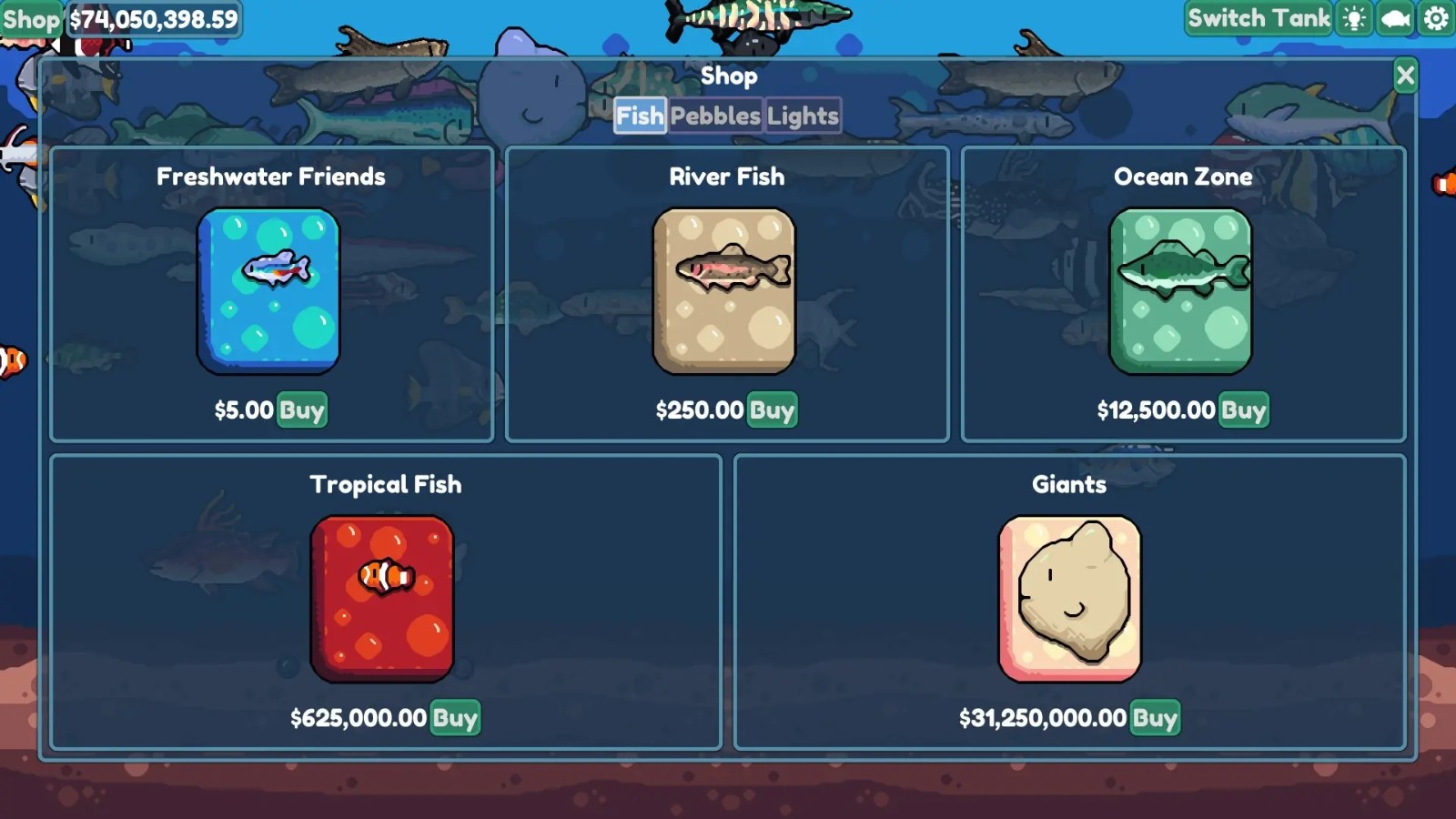Select the Ocean Zone green fish card
1456x819 pixels.
[1181, 289]
